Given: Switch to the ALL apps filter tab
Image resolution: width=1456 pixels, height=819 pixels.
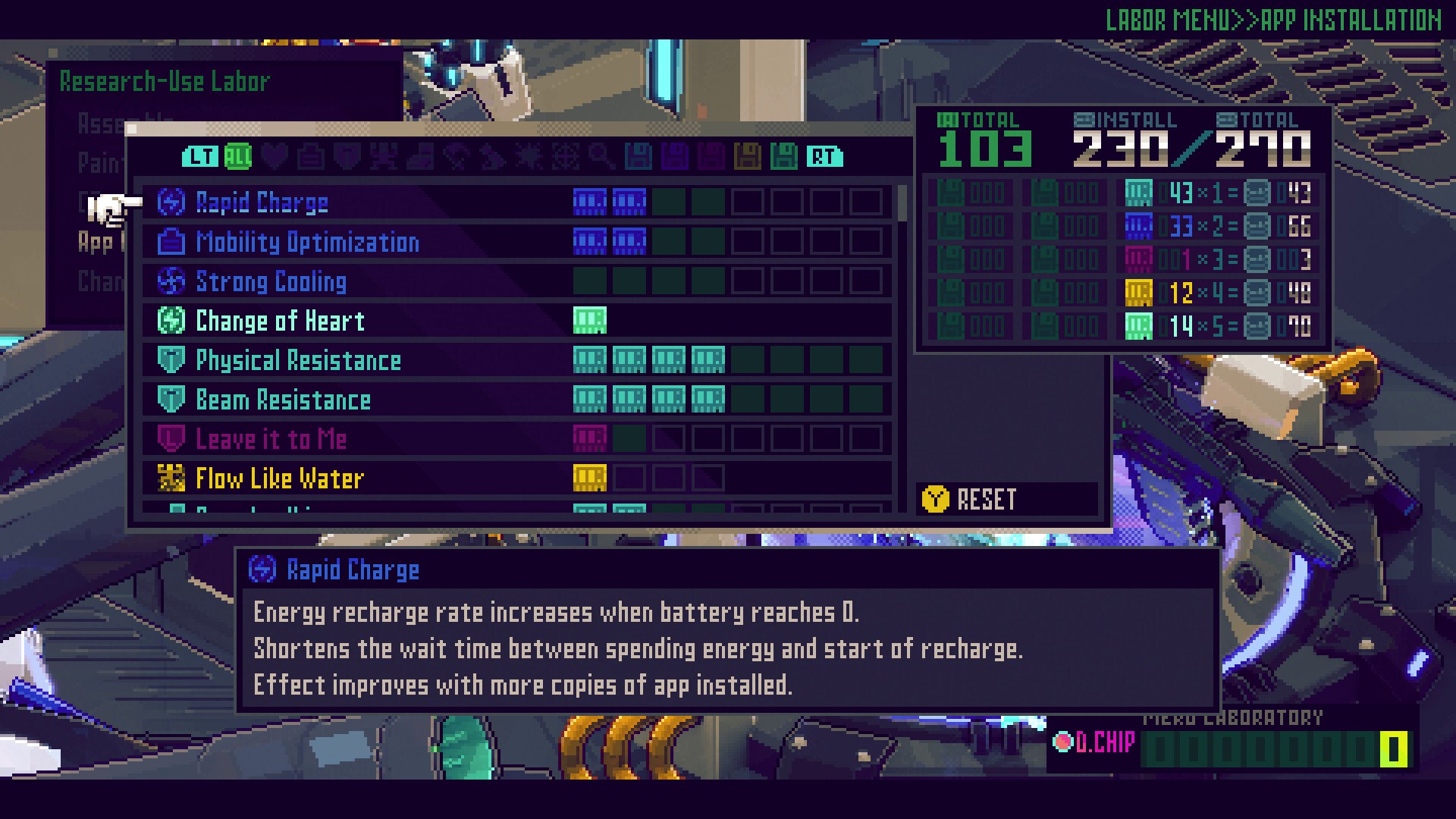Looking at the screenshot, I should click(x=238, y=157).
